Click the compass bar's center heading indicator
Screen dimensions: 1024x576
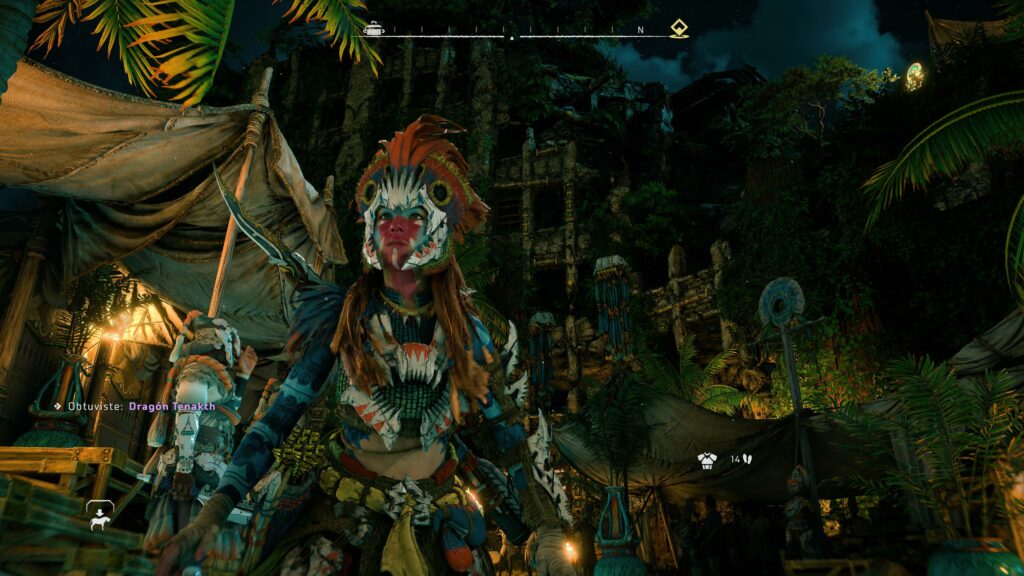click(x=512, y=37)
